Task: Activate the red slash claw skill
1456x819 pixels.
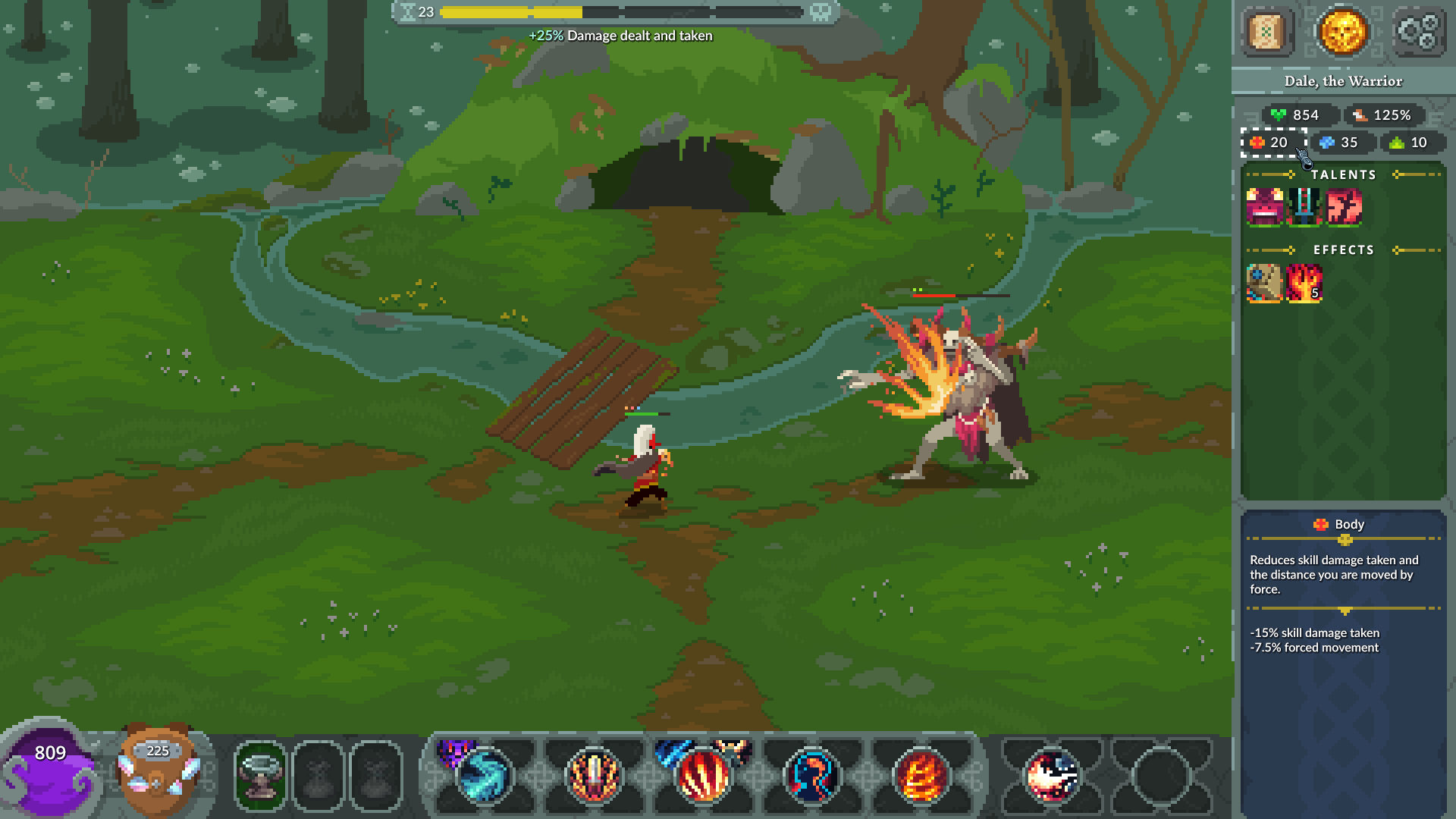Action: (x=703, y=776)
